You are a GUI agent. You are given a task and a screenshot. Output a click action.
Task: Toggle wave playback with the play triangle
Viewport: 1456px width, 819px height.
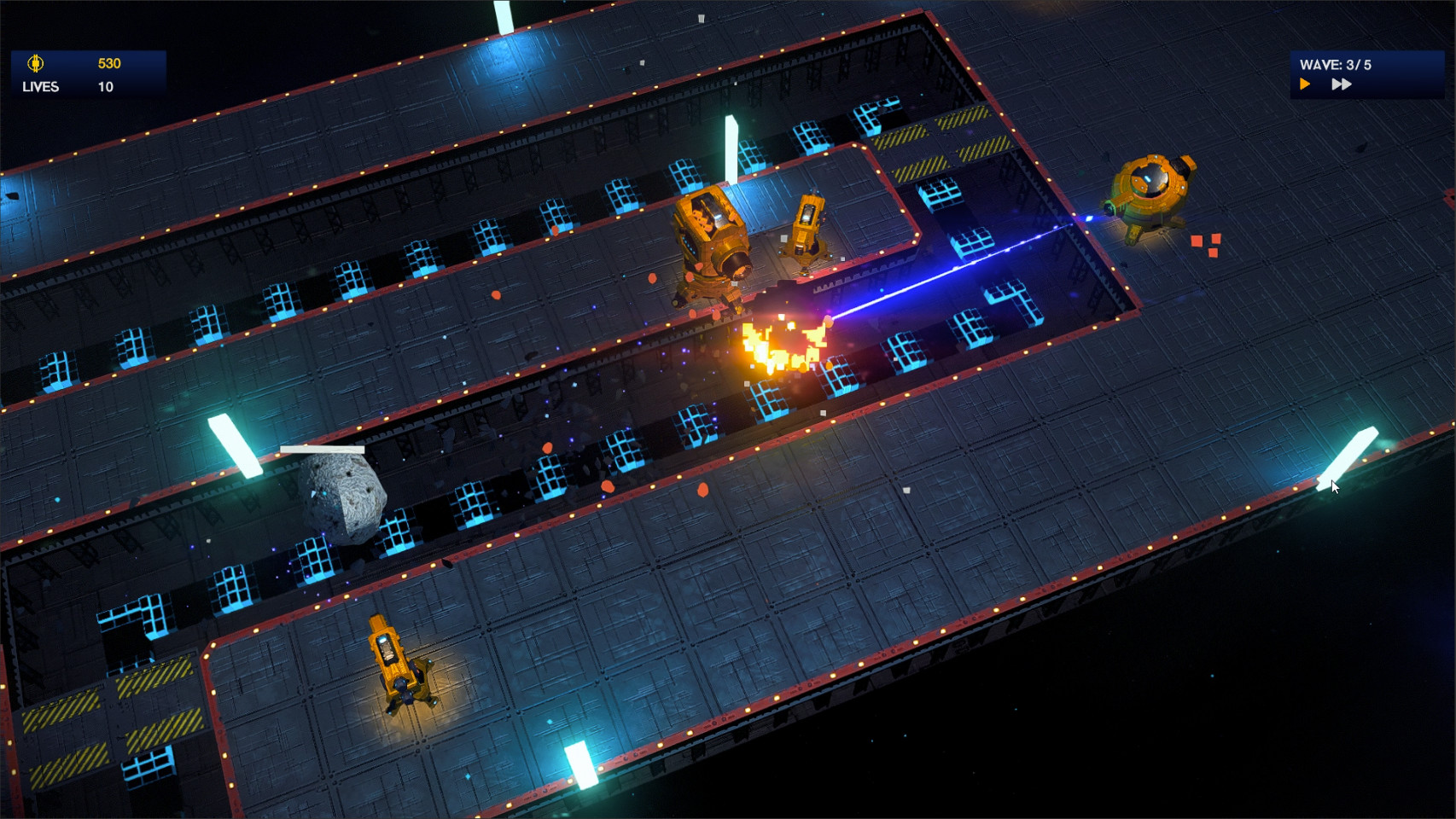click(1304, 83)
